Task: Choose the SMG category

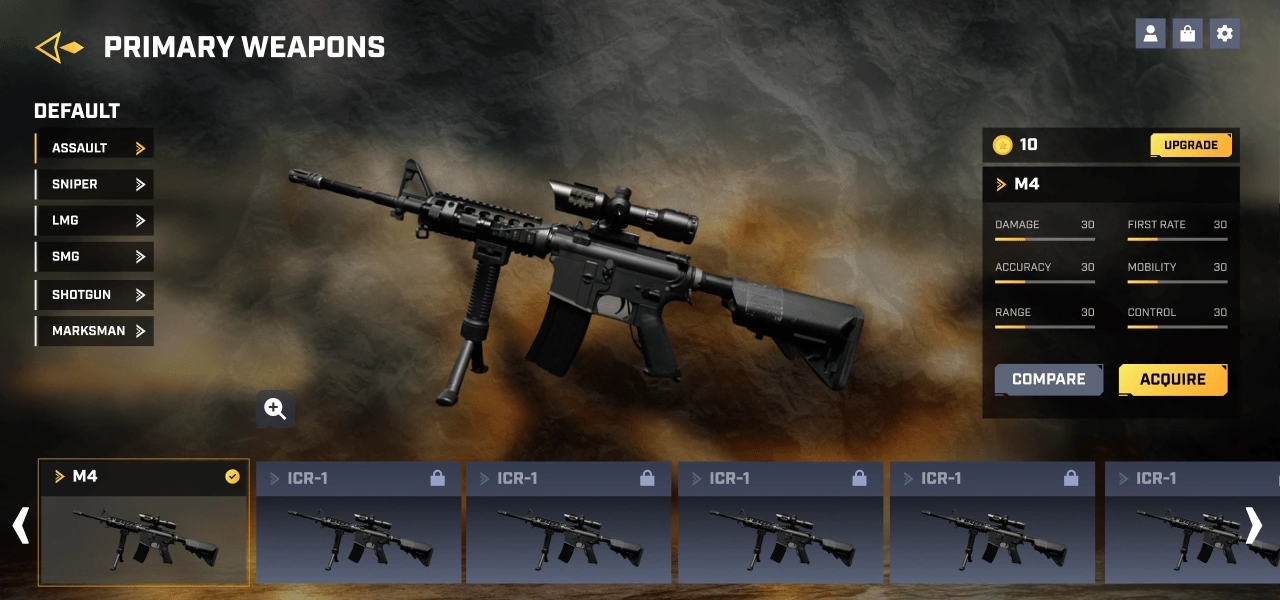Action: point(94,257)
